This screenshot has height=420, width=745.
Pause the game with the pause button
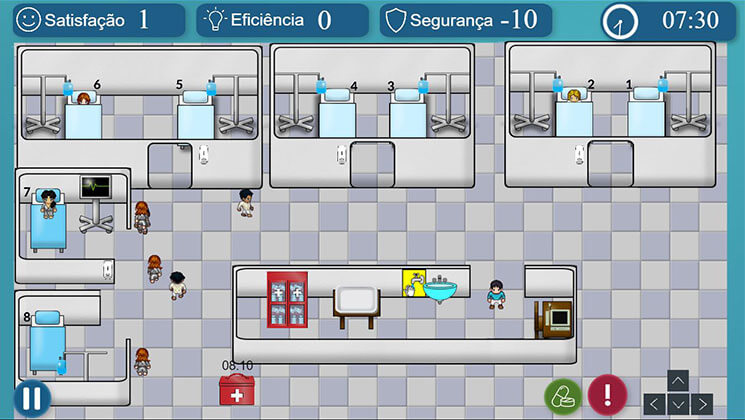pyautogui.click(x=32, y=397)
